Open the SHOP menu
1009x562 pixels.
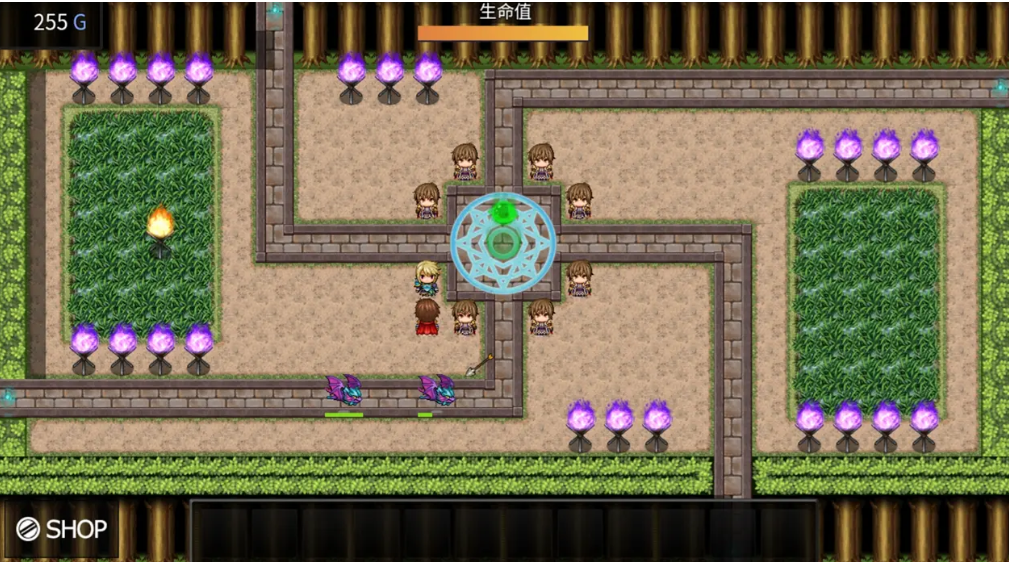click(62, 529)
